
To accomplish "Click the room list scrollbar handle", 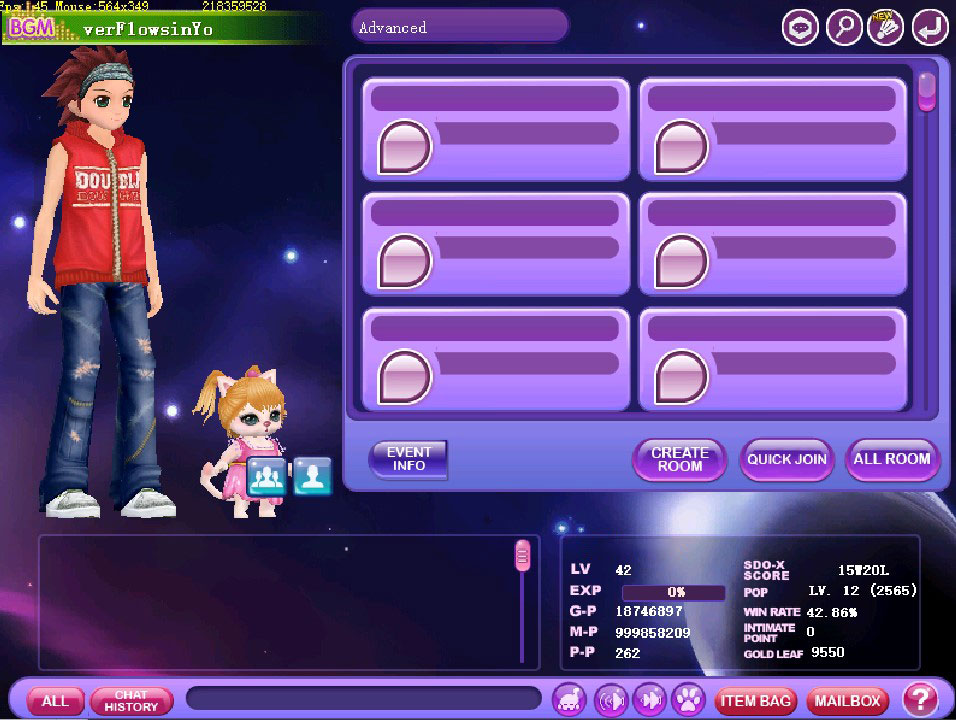I will click(927, 92).
